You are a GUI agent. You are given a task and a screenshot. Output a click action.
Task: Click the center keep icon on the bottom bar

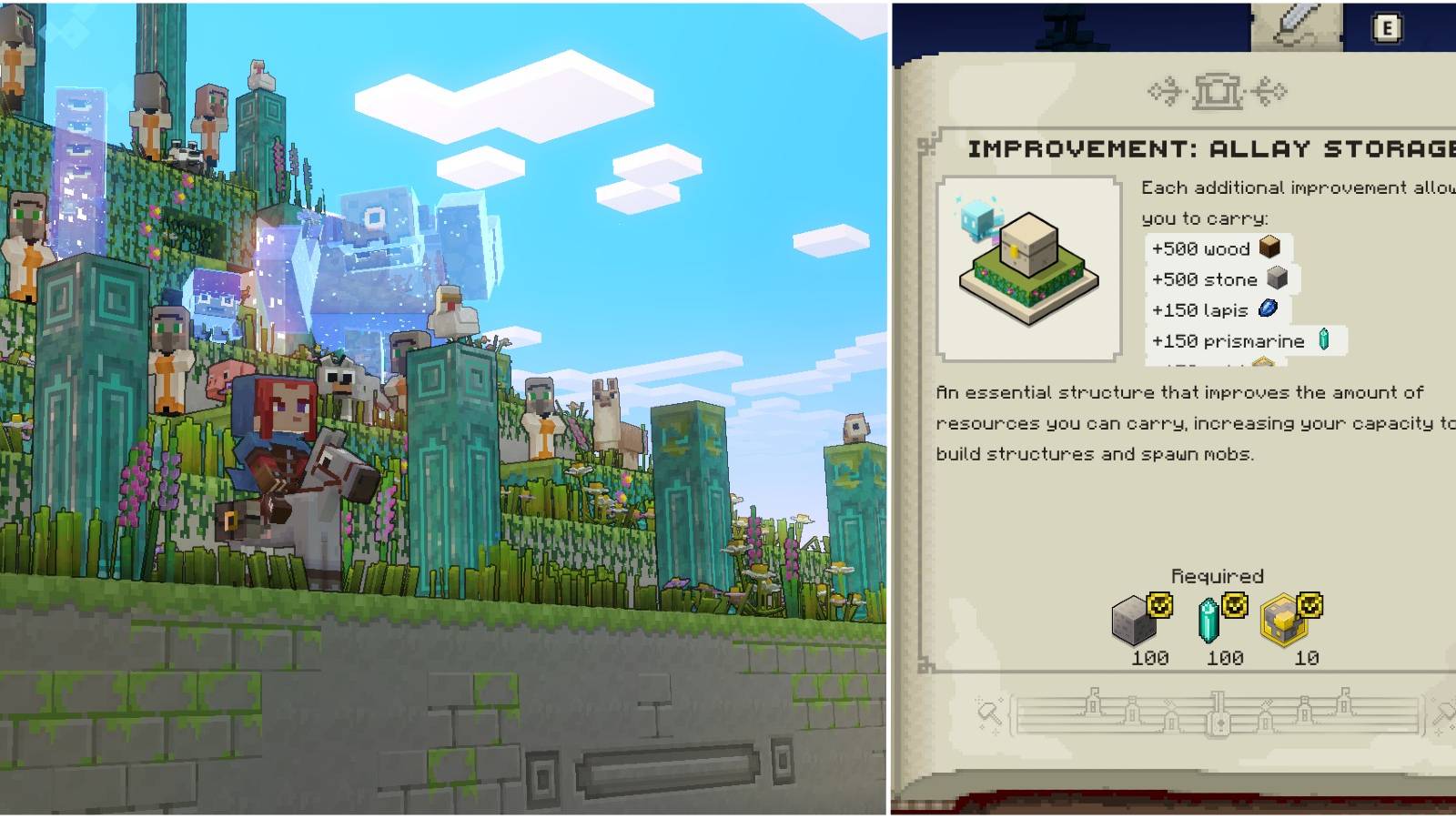(x=1218, y=712)
